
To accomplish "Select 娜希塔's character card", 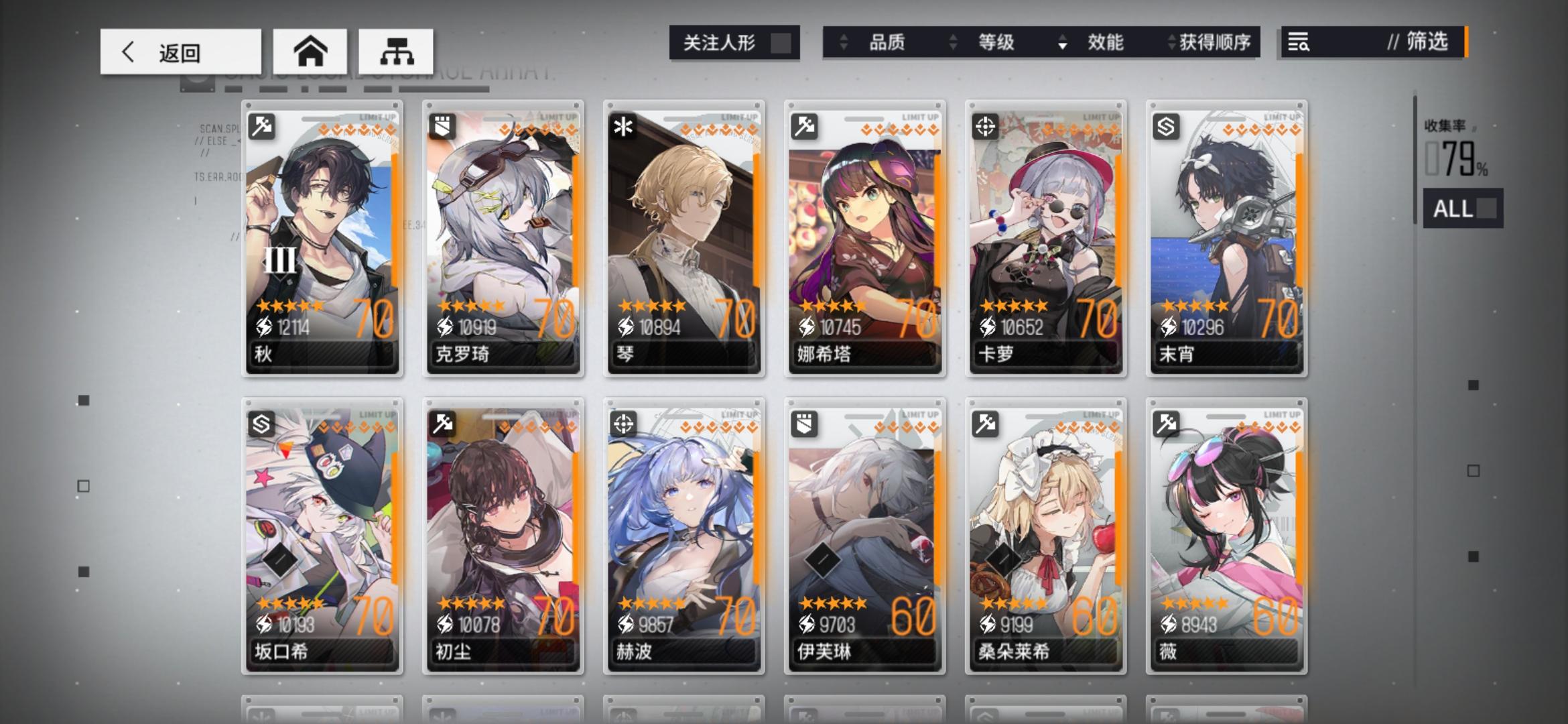I will 864,241.
